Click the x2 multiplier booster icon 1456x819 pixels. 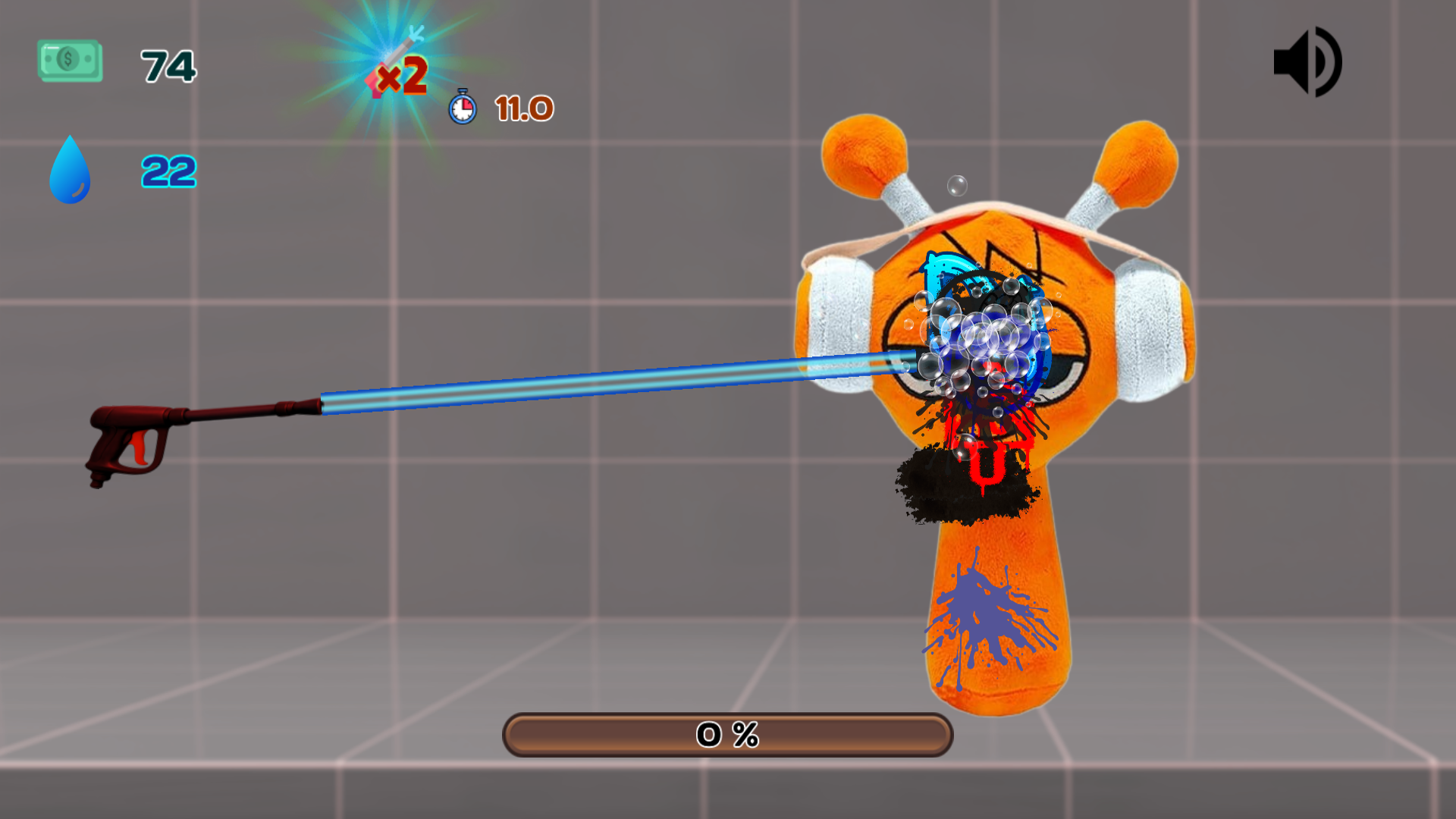pyautogui.click(x=400, y=76)
